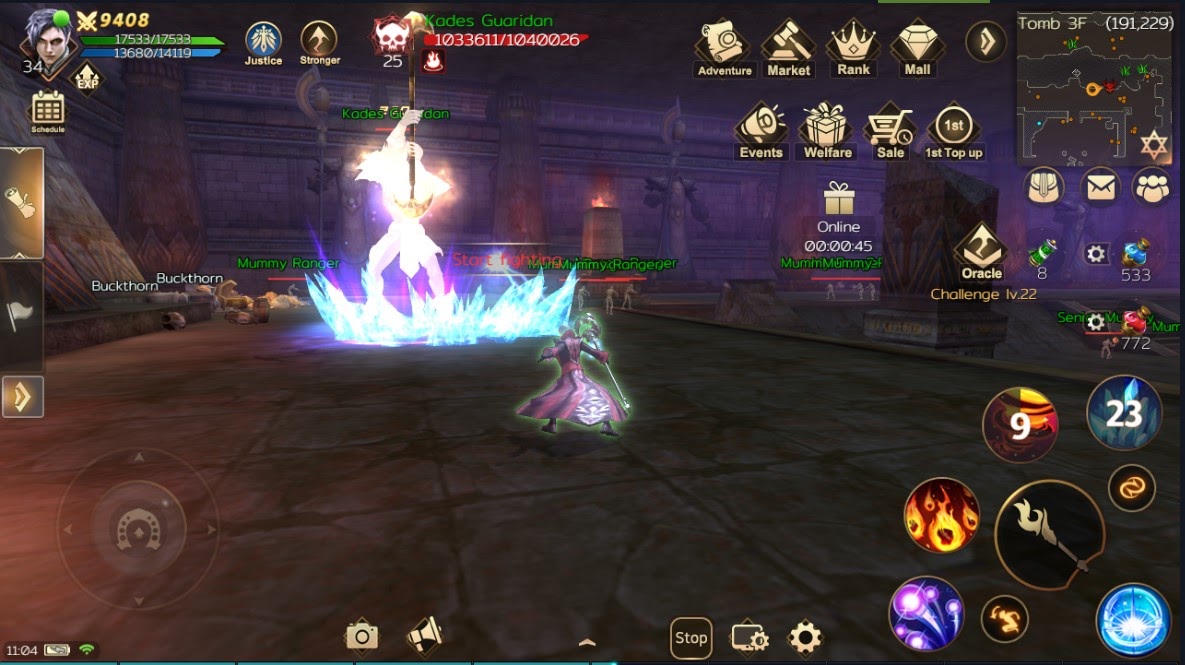Open the Adventure menu

(x=724, y=46)
